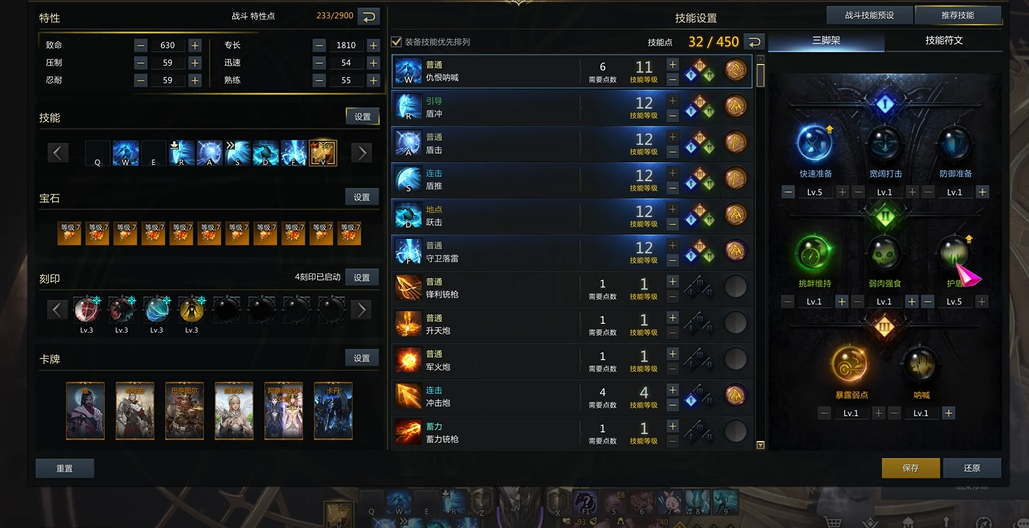Toggle the 装备技能优先排列 checkbox
This screenshot has height=528, width=1029.
coord(397,42)
